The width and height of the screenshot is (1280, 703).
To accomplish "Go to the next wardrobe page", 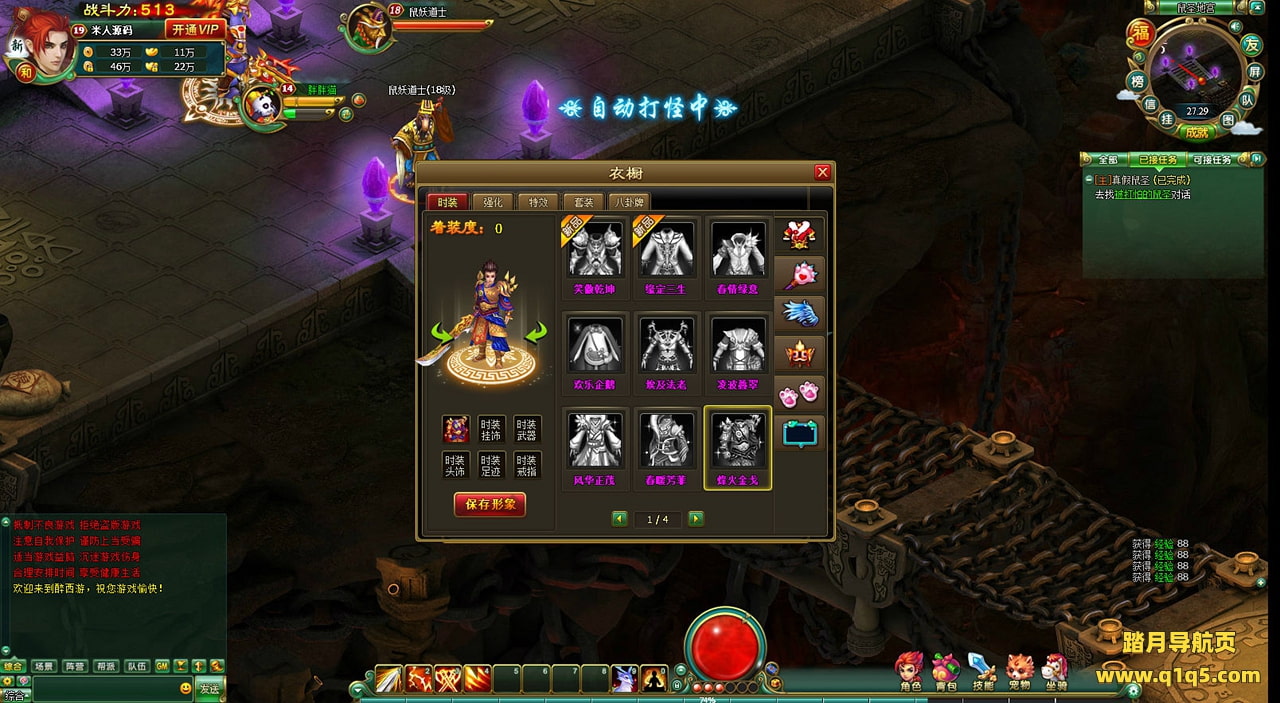I will coord(696,519).
